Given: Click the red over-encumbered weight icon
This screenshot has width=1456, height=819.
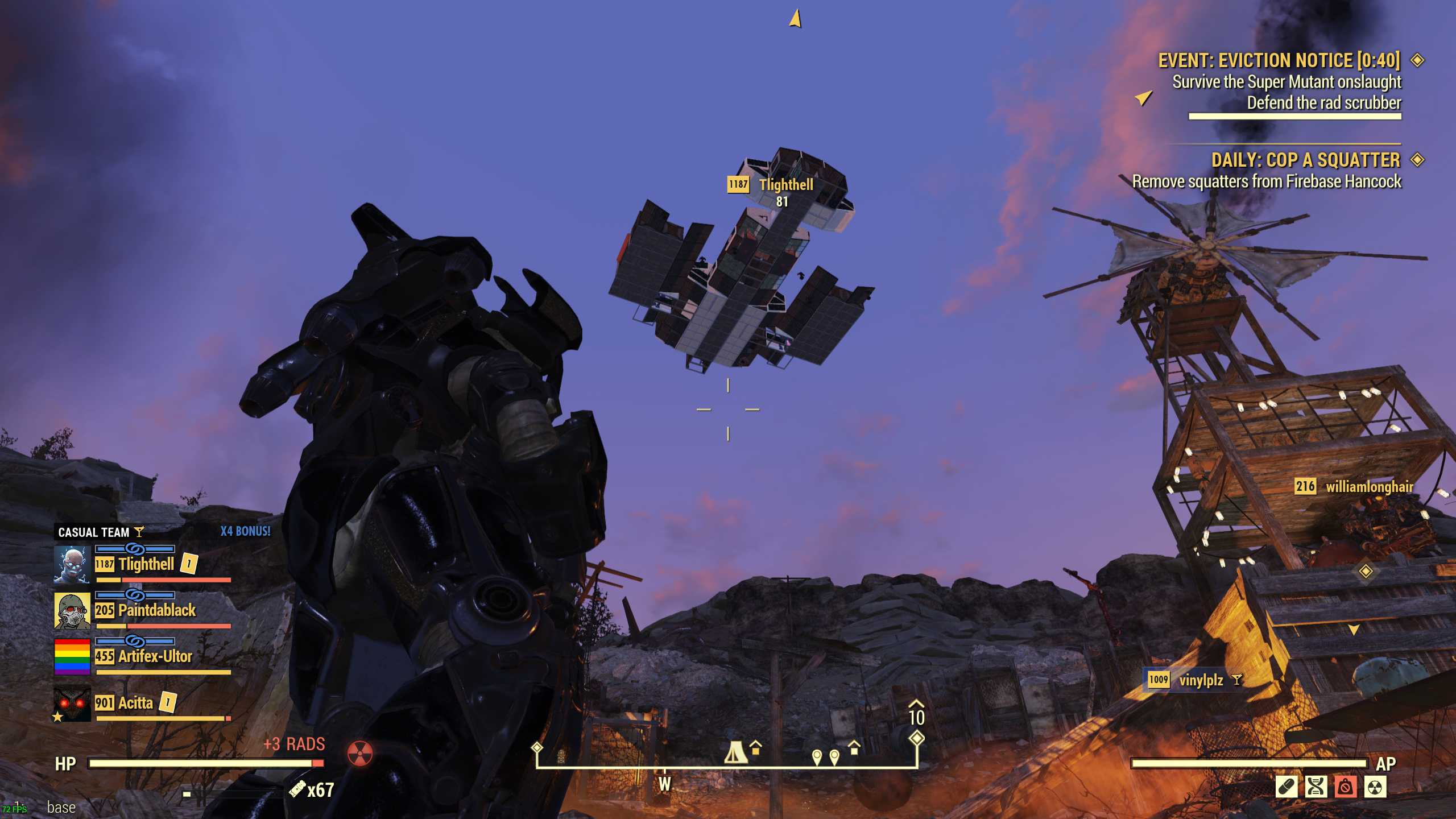Looking at the screenshot, I should pos(1346,787).
